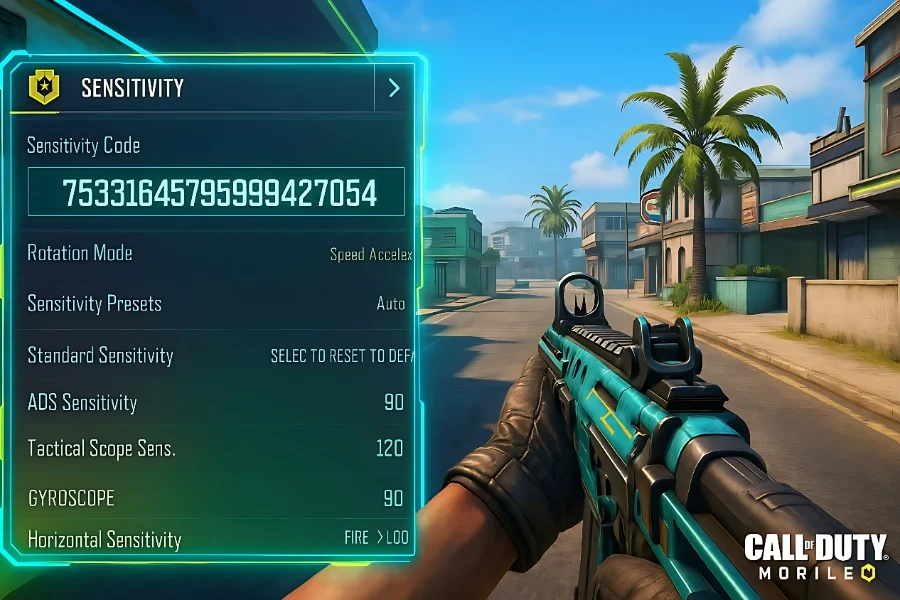The image size is (900, 600).
Task: Select the Standard Sensitivity reset row
Action: coord(218,355)
